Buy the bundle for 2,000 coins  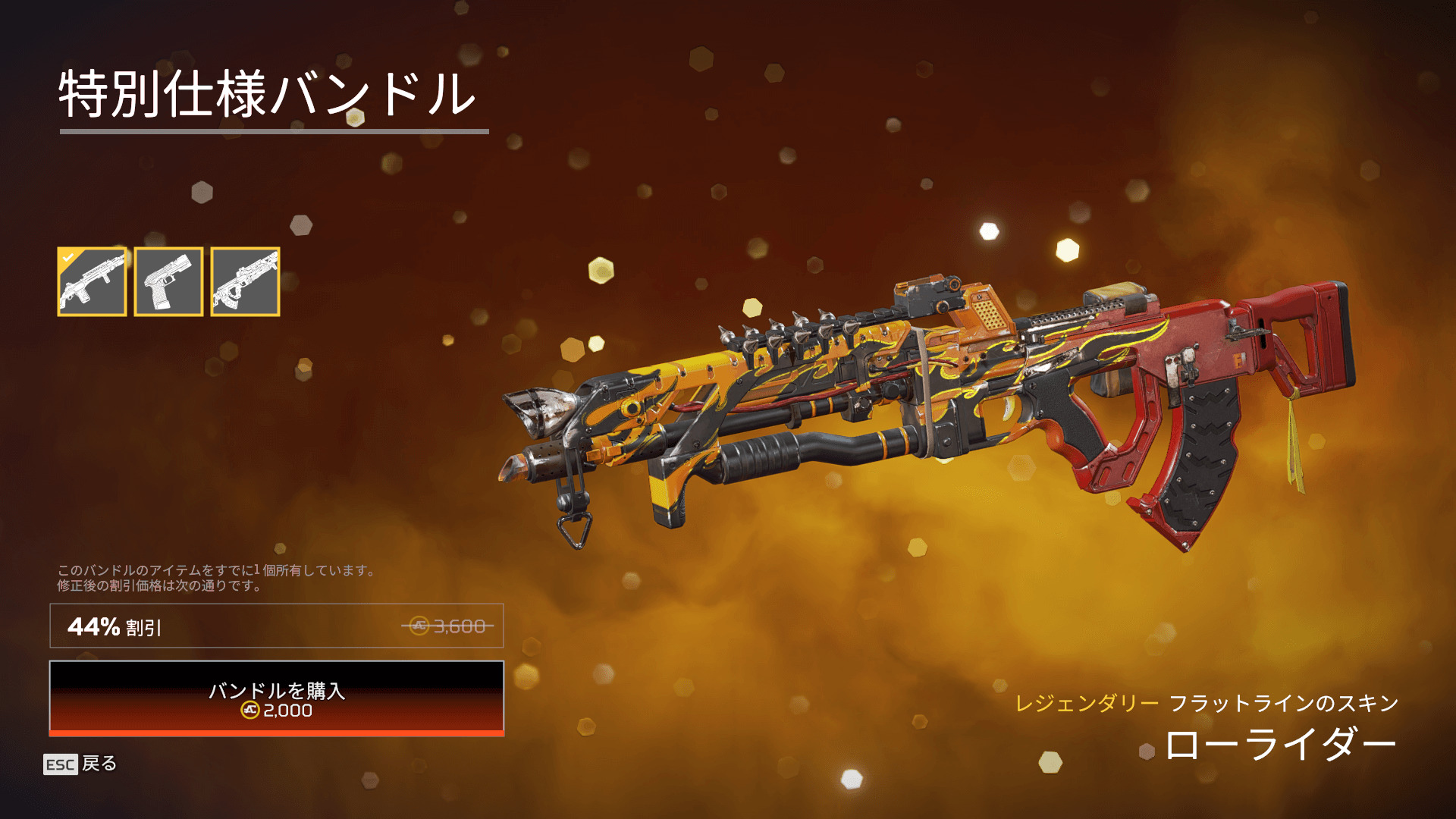pyautogui.click(x=277, y=698)
